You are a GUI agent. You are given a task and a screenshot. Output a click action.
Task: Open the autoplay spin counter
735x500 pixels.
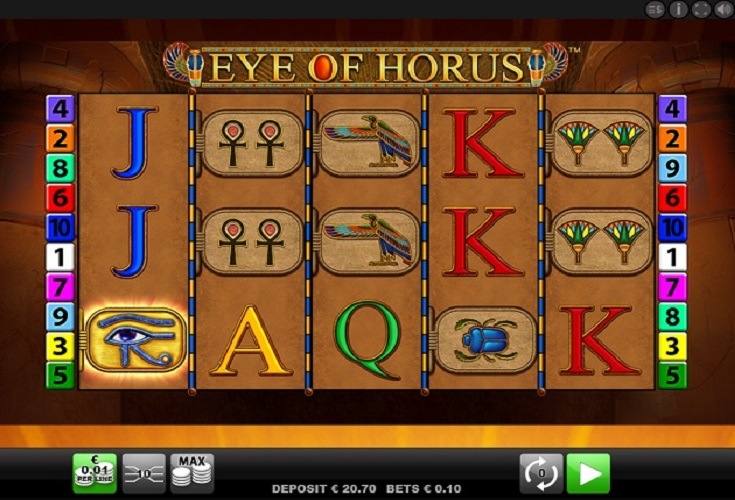pos(541,472)
